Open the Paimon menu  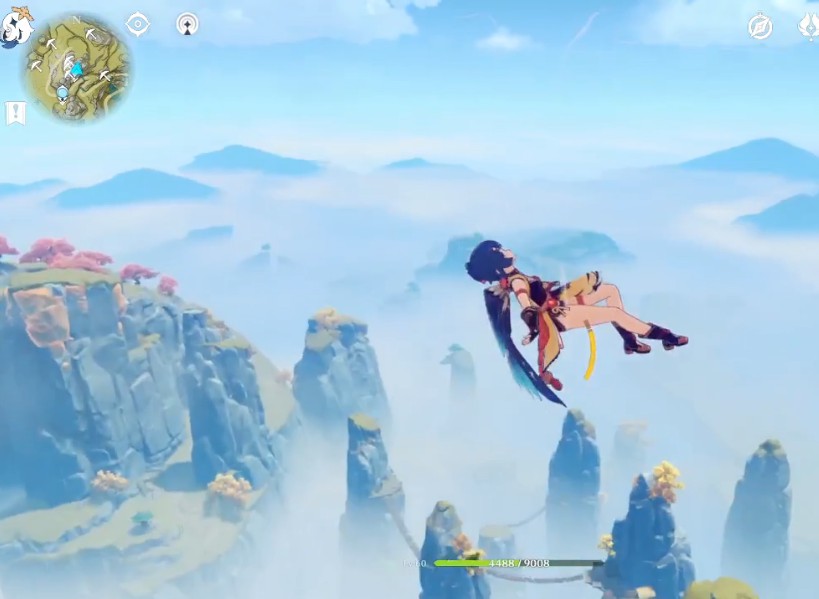[14, 26]
